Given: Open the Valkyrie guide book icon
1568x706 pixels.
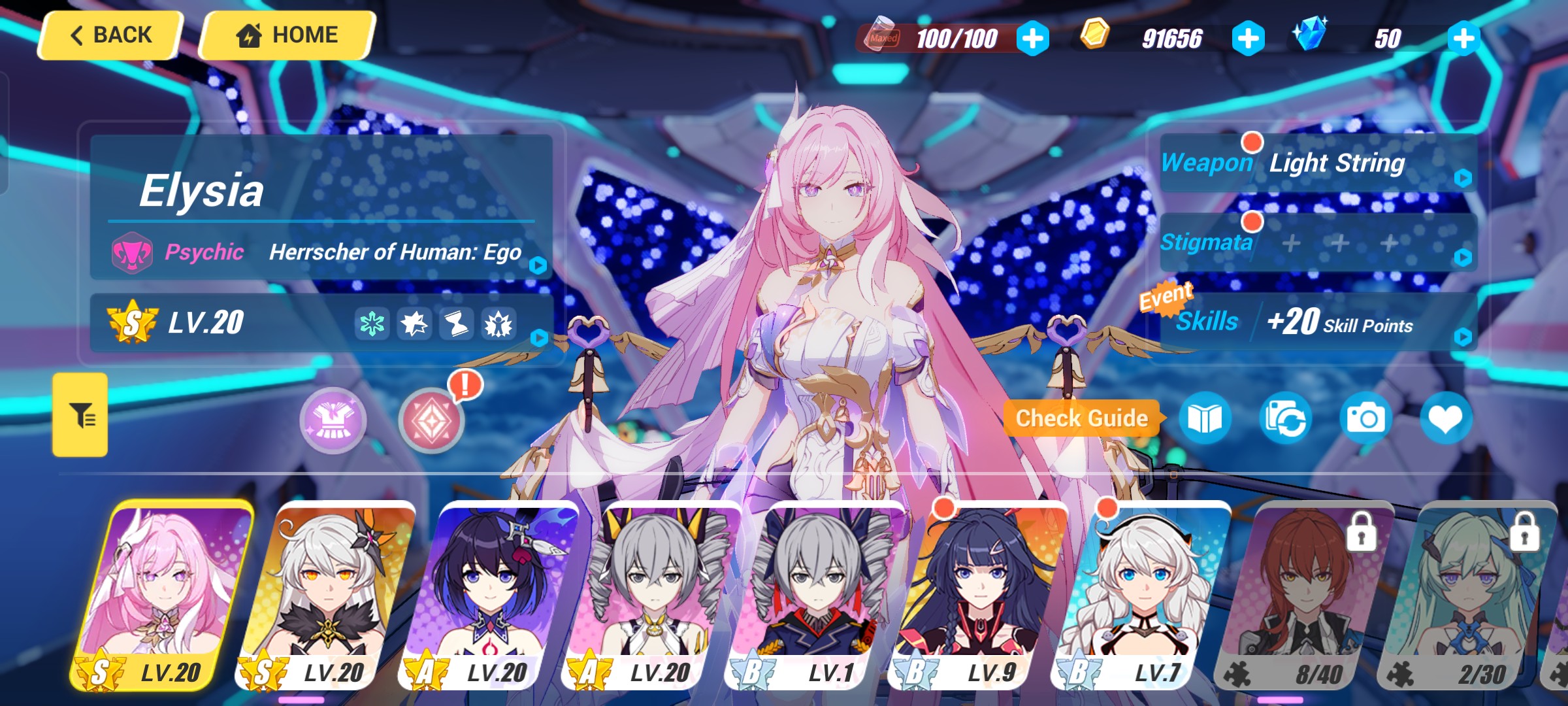Looking at the screenshot, I should [x=1205, y=419].
